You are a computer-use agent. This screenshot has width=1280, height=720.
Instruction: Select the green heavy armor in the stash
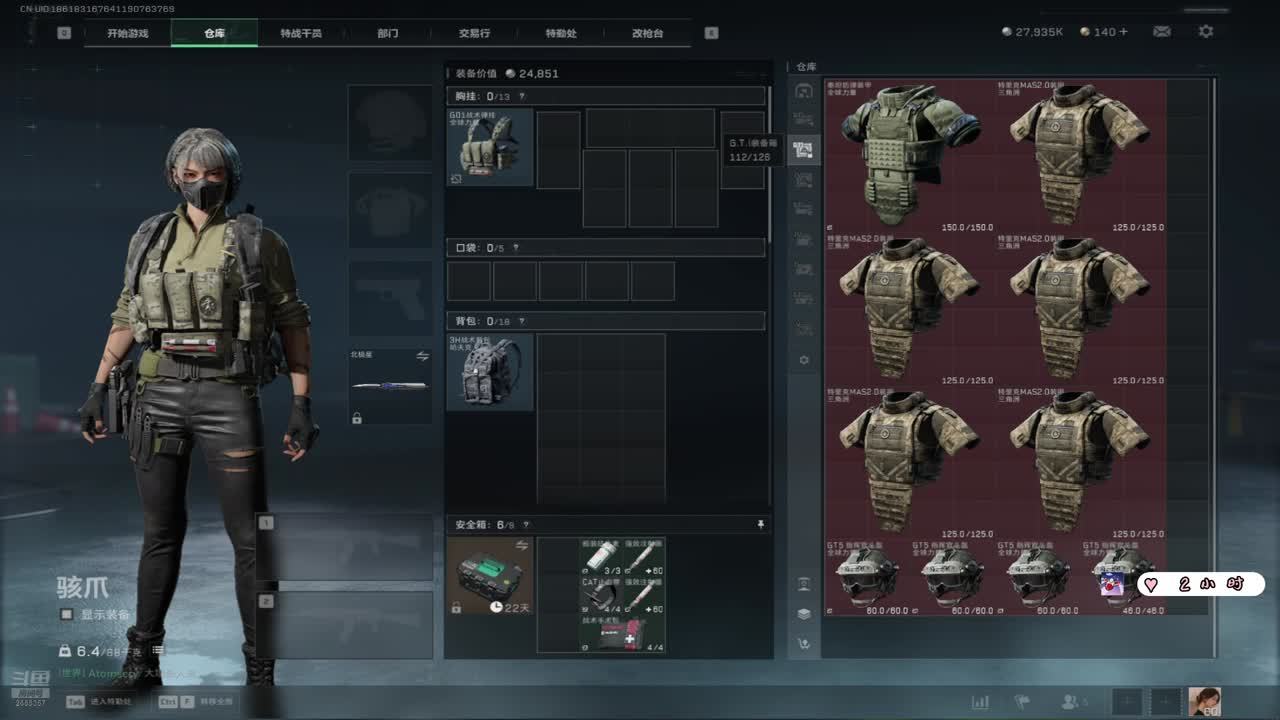(x=909, y=156)
